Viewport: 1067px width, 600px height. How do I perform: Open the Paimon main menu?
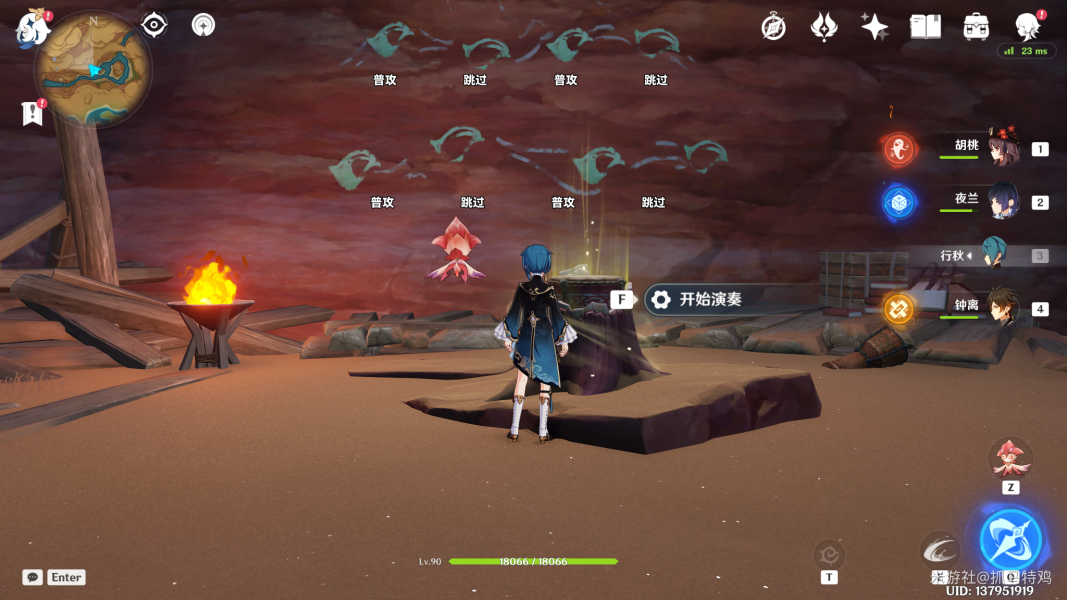tap(32, 29)
